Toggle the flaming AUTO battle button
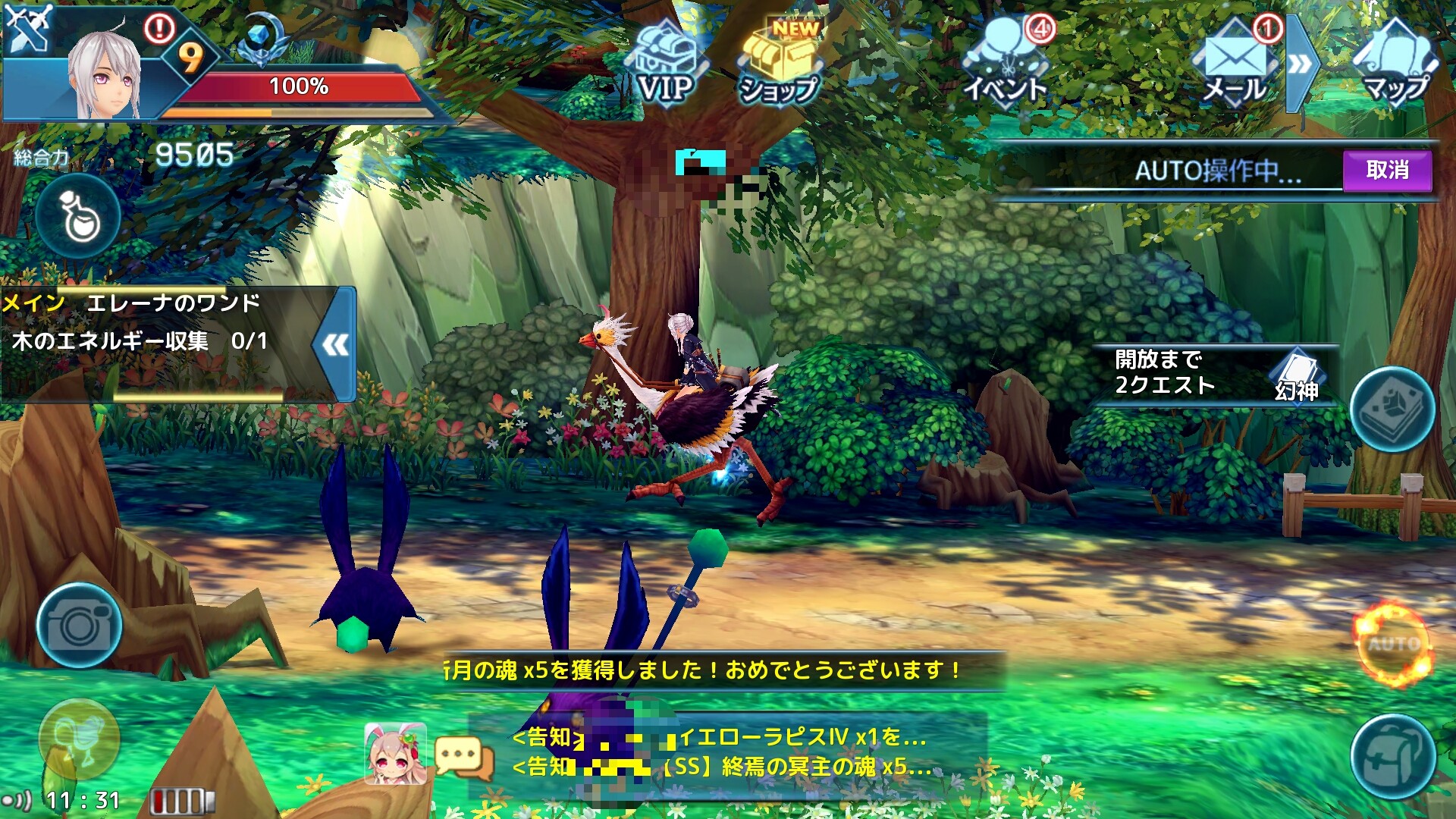Viewport: 1456px width, 819px height. pos(1394,645)
